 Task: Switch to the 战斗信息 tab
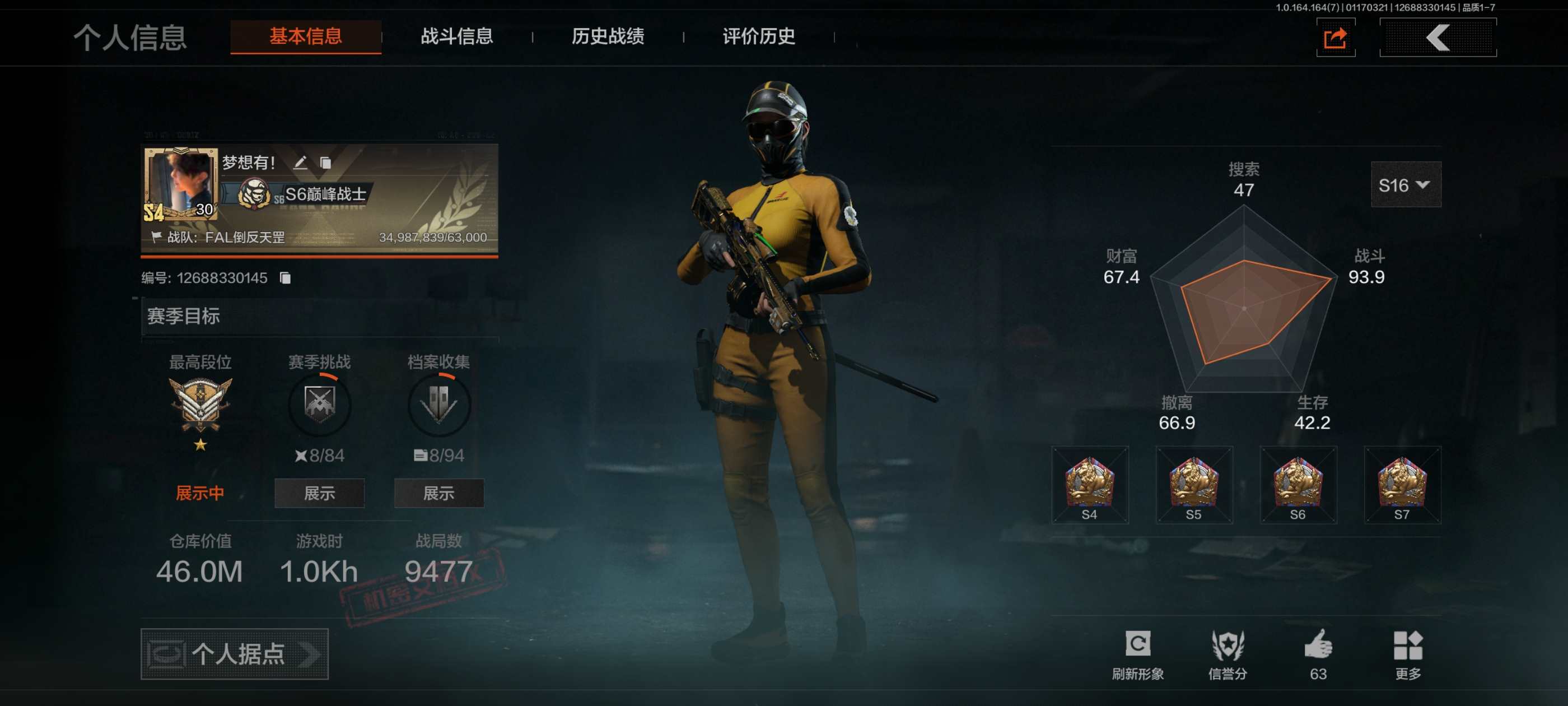point(456,36)
